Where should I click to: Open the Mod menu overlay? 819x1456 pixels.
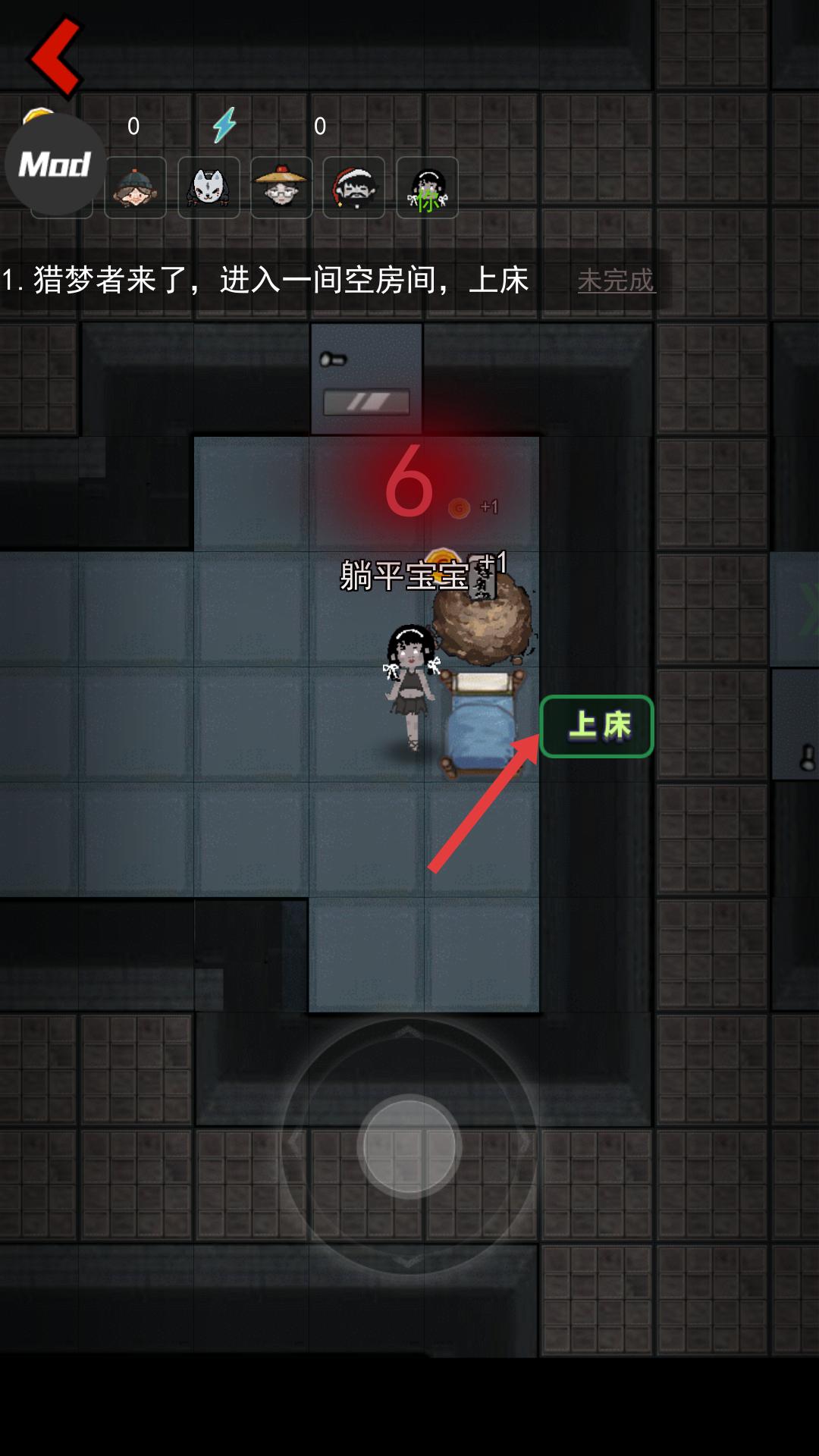click(55, 164)
